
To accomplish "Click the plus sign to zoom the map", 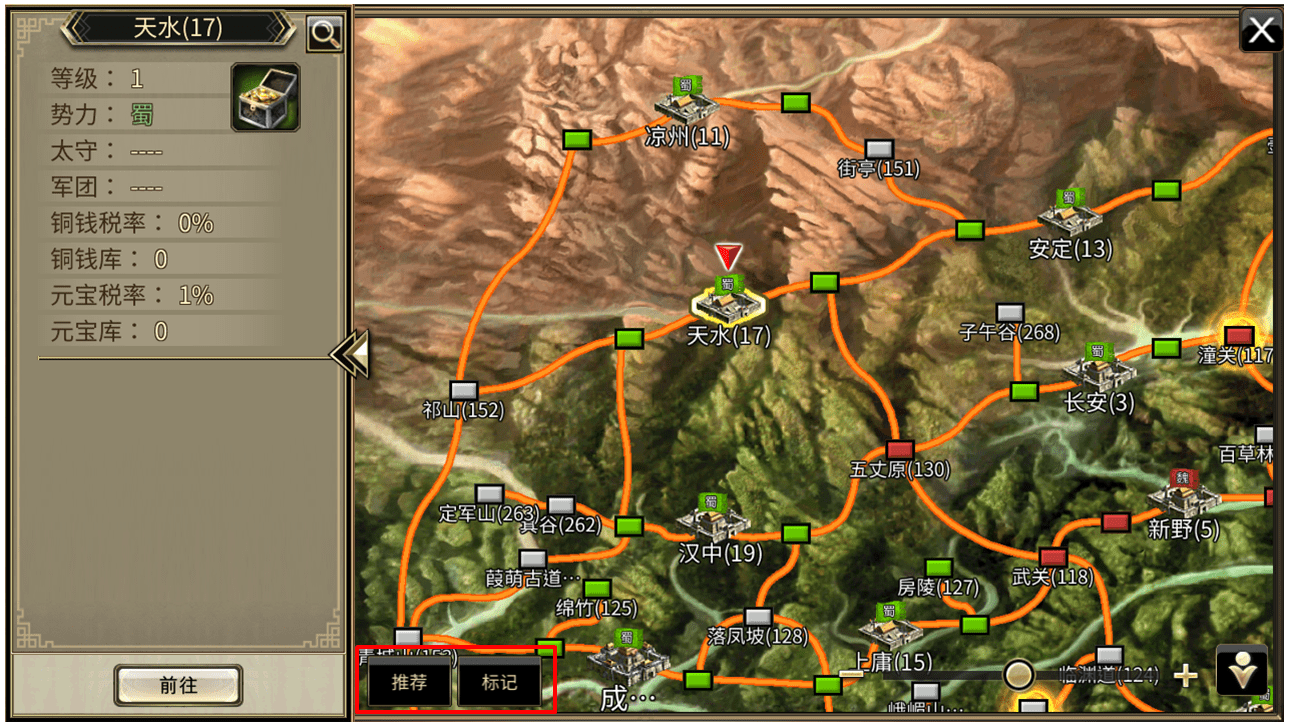I will pos(1186,675).
